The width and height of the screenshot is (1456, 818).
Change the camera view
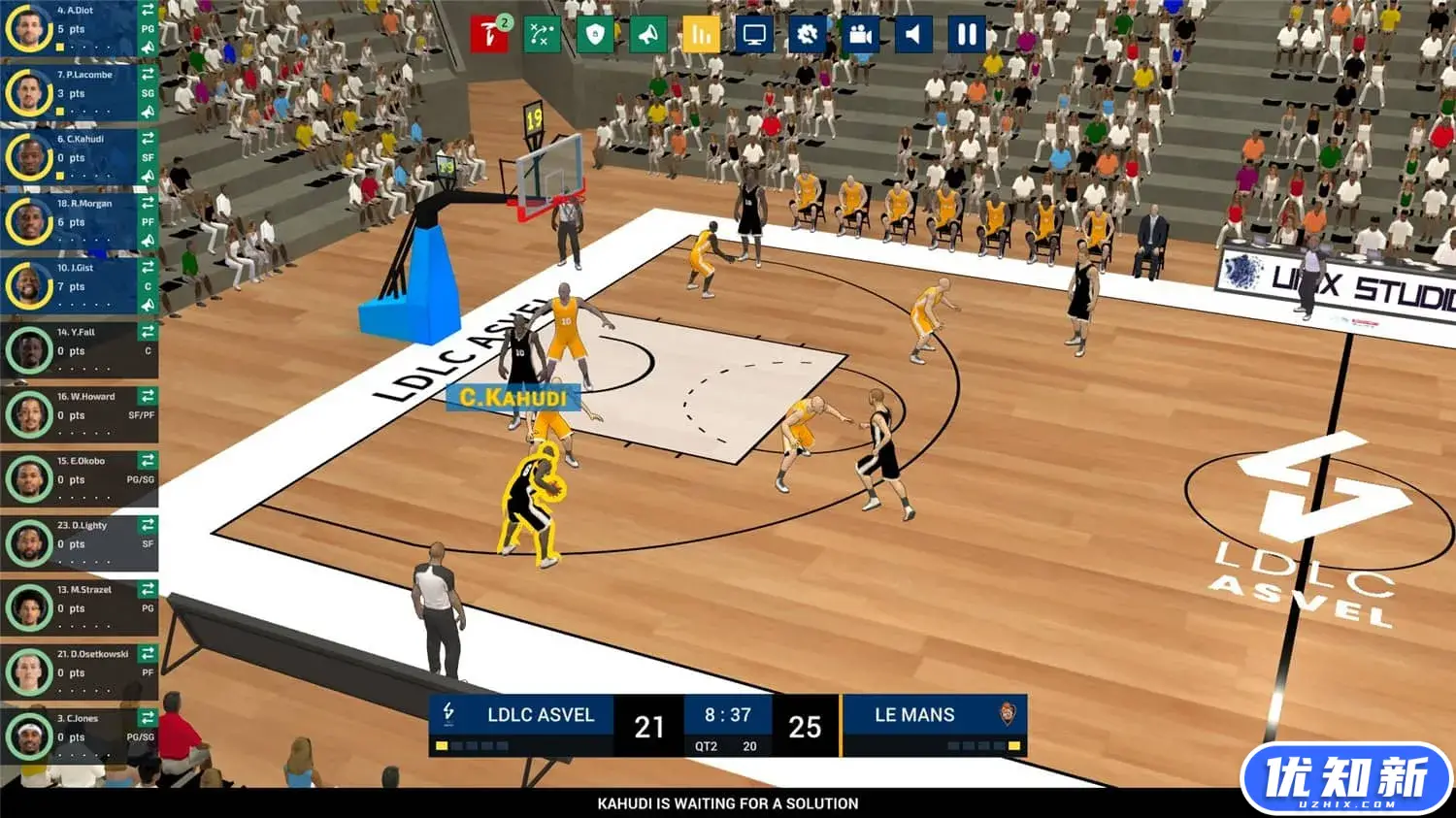(860, 35)
